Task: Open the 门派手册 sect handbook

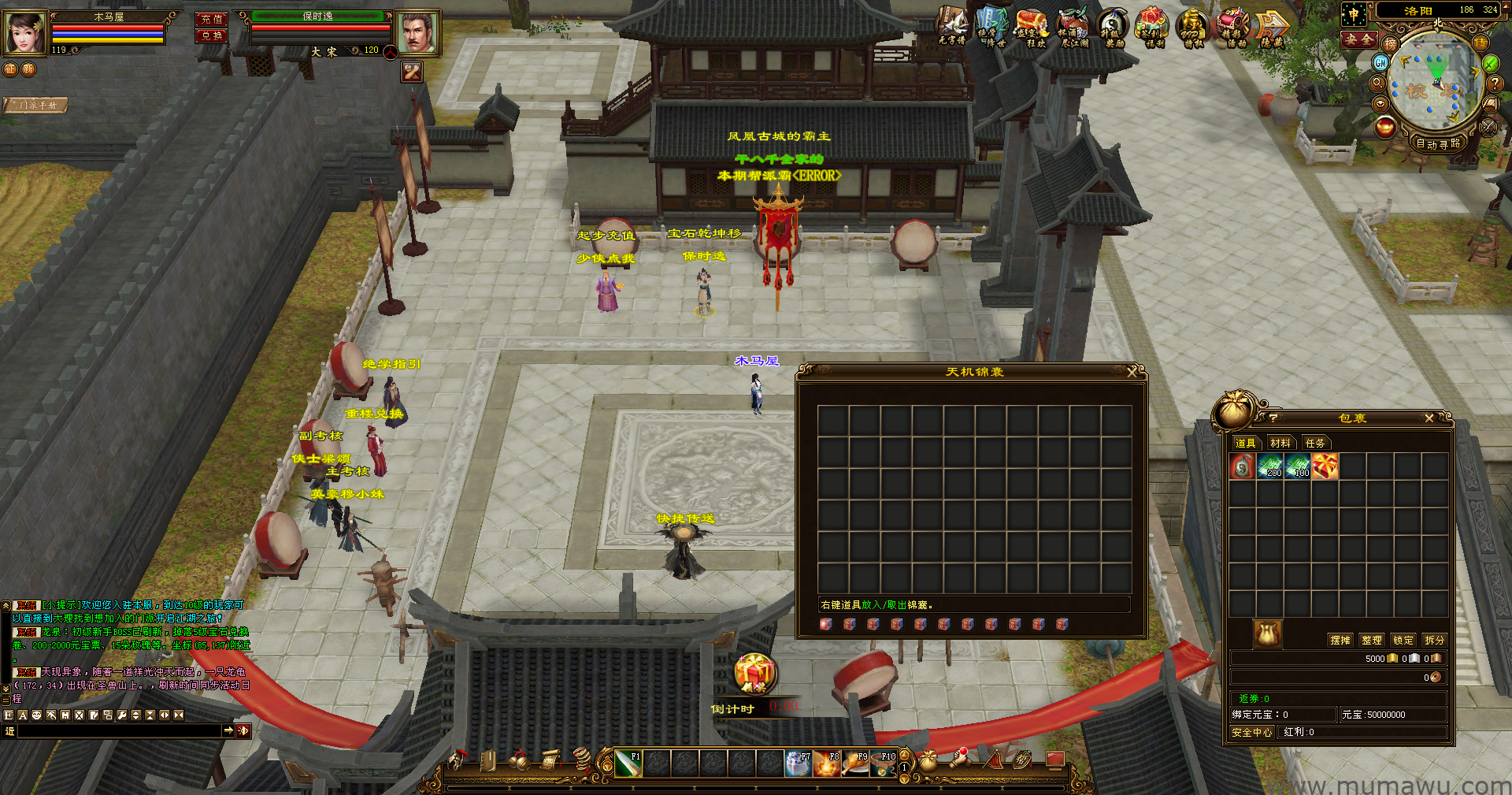Action: 36,105
